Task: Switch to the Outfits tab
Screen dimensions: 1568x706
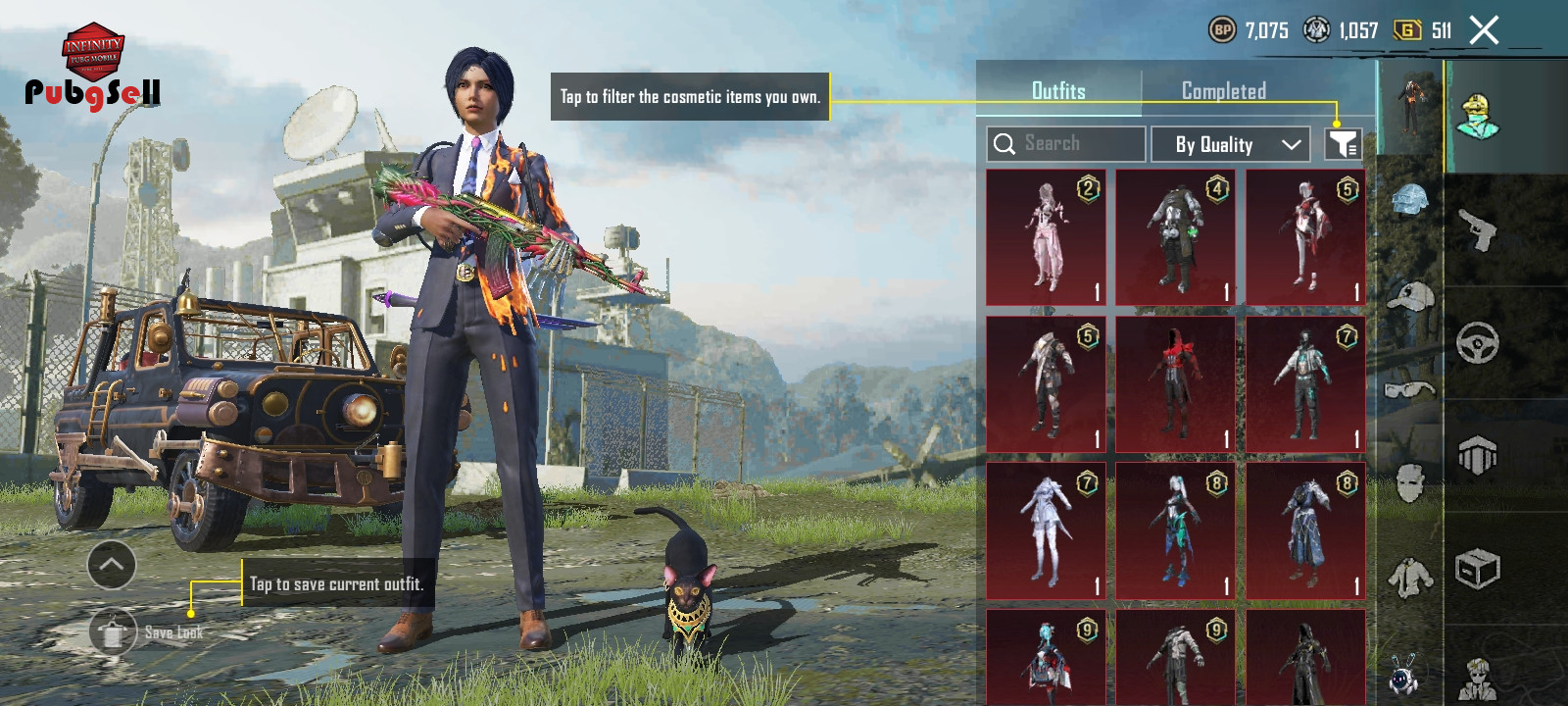Action: pos(1058,91)
